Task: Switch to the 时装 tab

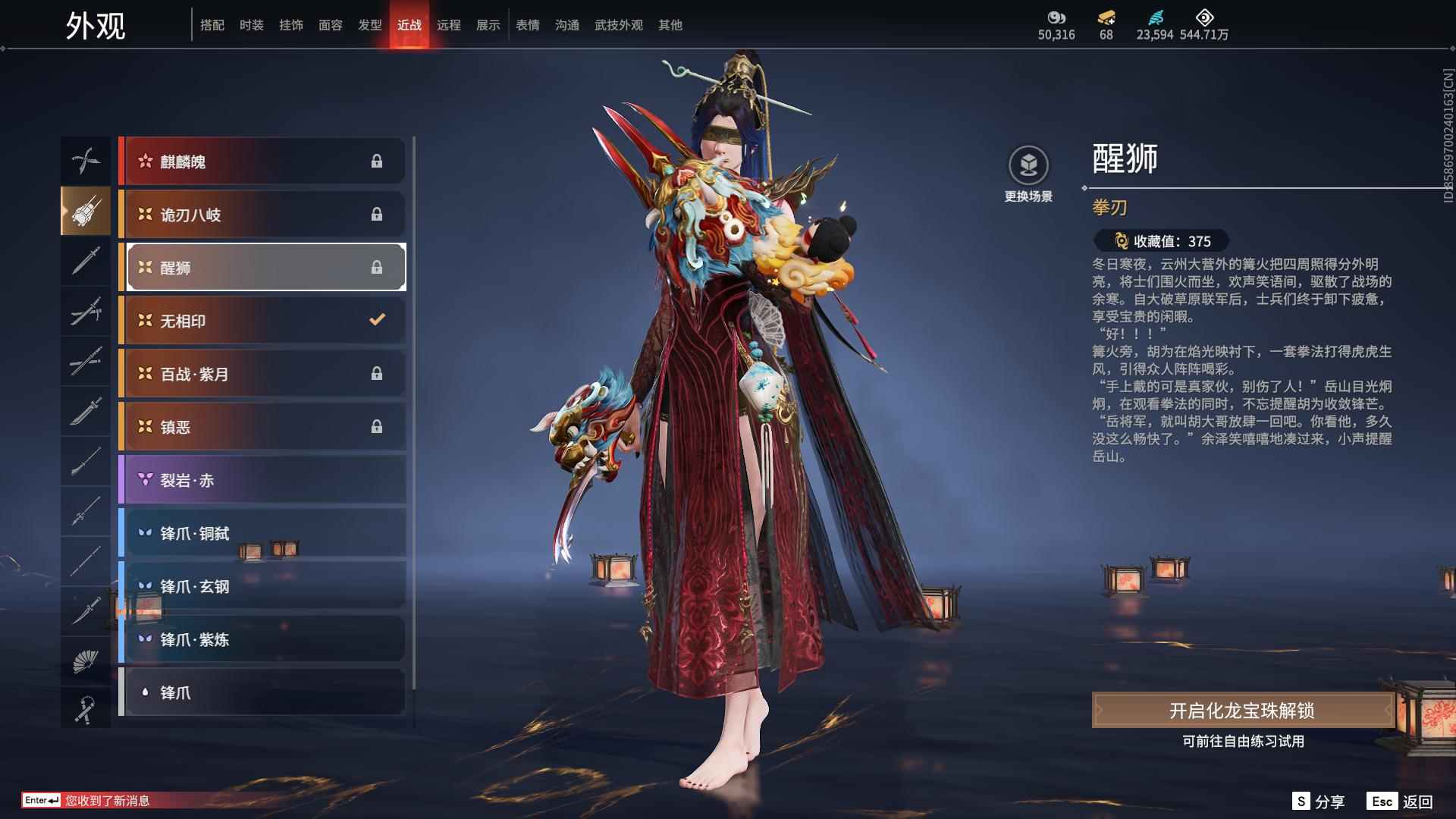Action: tap(253, 24)
